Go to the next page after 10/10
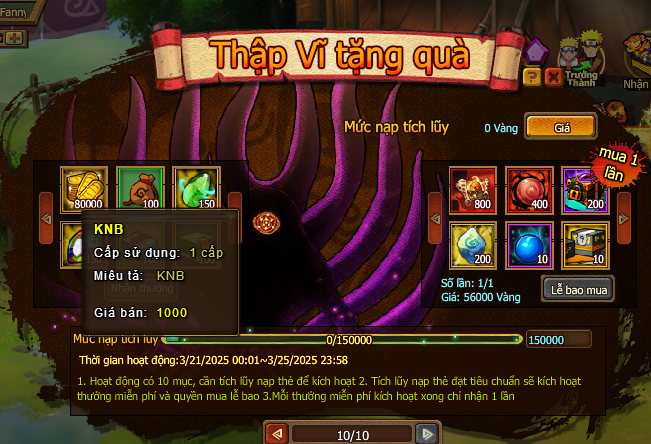651x444 pixels. pos(427,434)
